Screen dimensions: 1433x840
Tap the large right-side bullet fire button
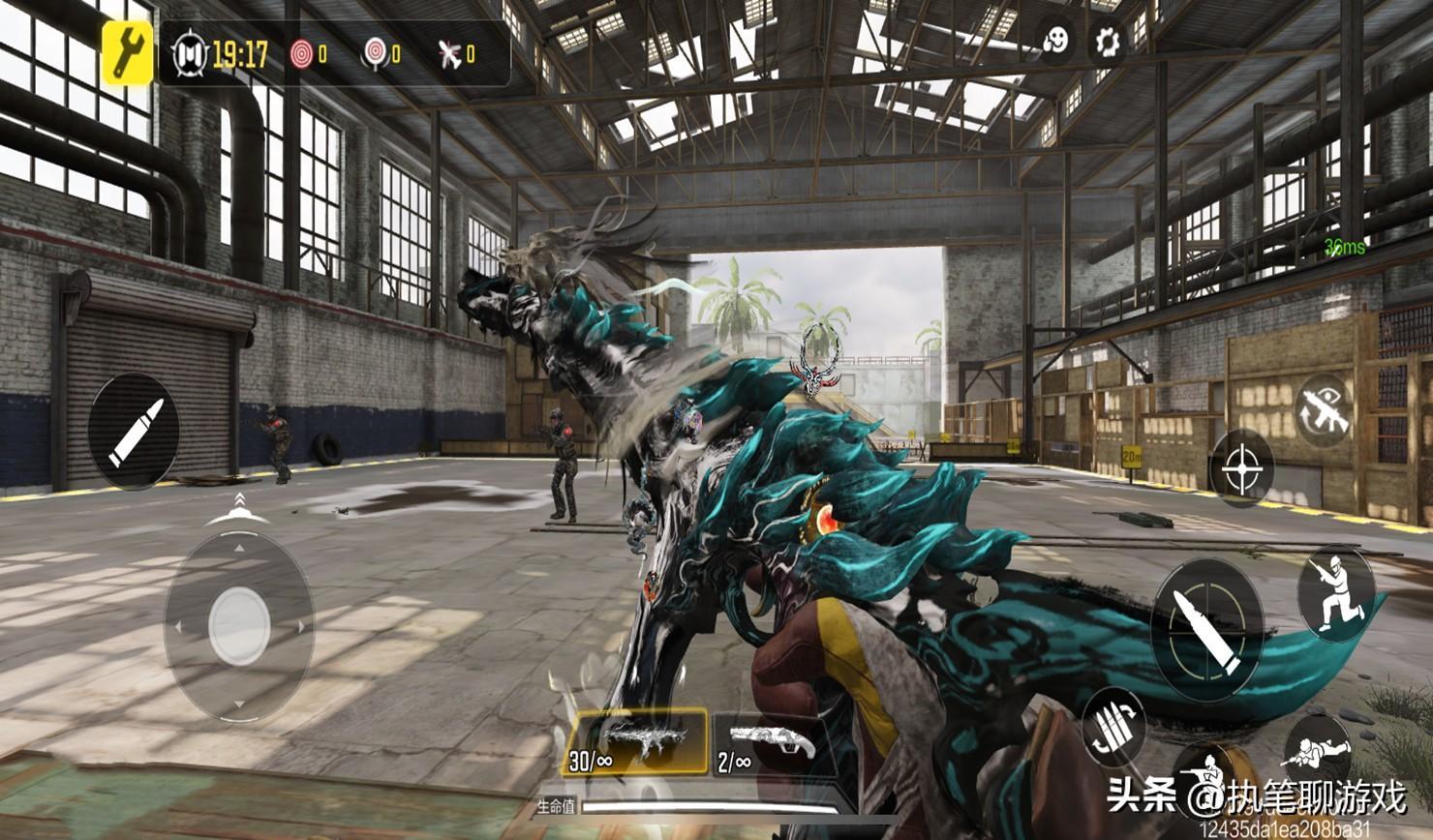1207,629
